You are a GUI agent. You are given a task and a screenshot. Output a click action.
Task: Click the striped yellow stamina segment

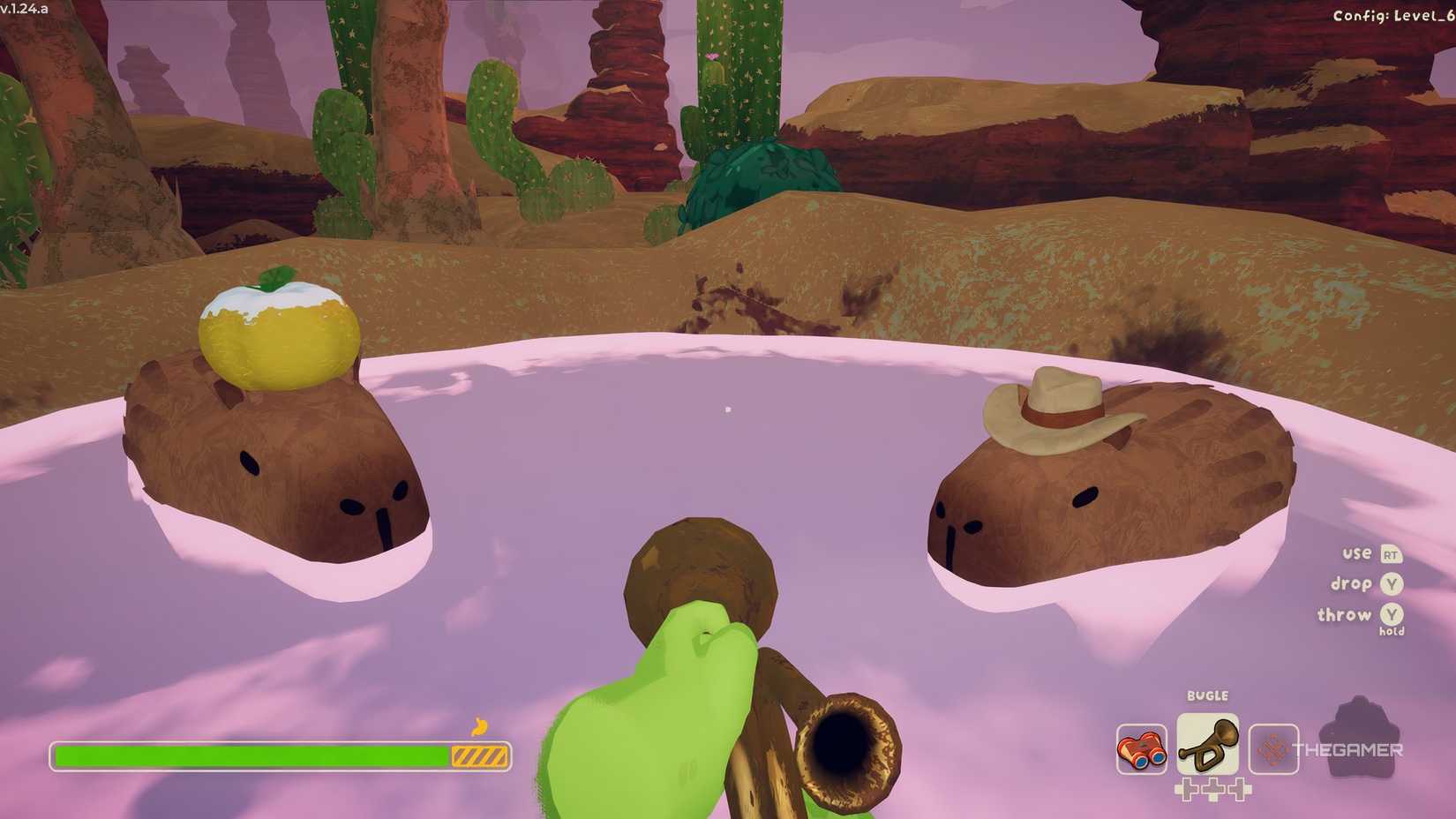click(x=479, y=755)
